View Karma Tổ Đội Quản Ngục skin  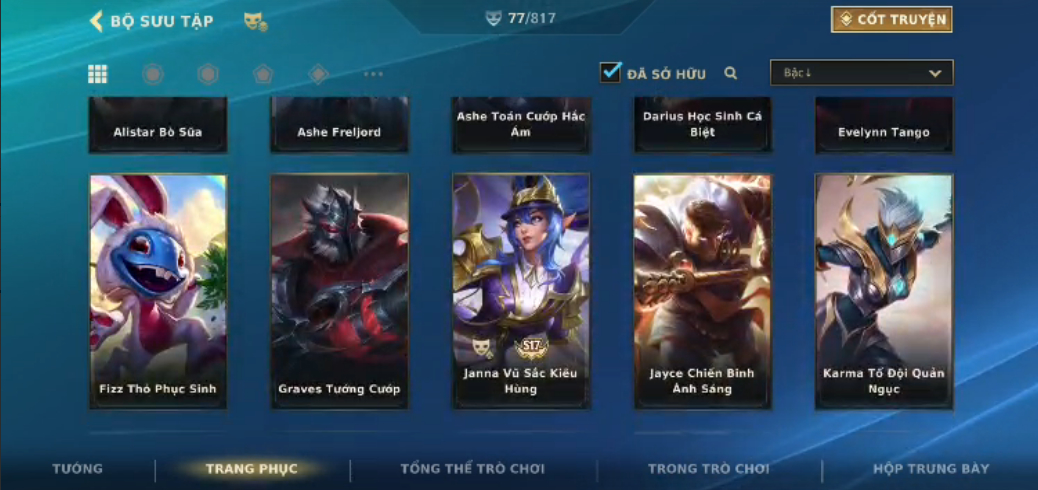884,291
